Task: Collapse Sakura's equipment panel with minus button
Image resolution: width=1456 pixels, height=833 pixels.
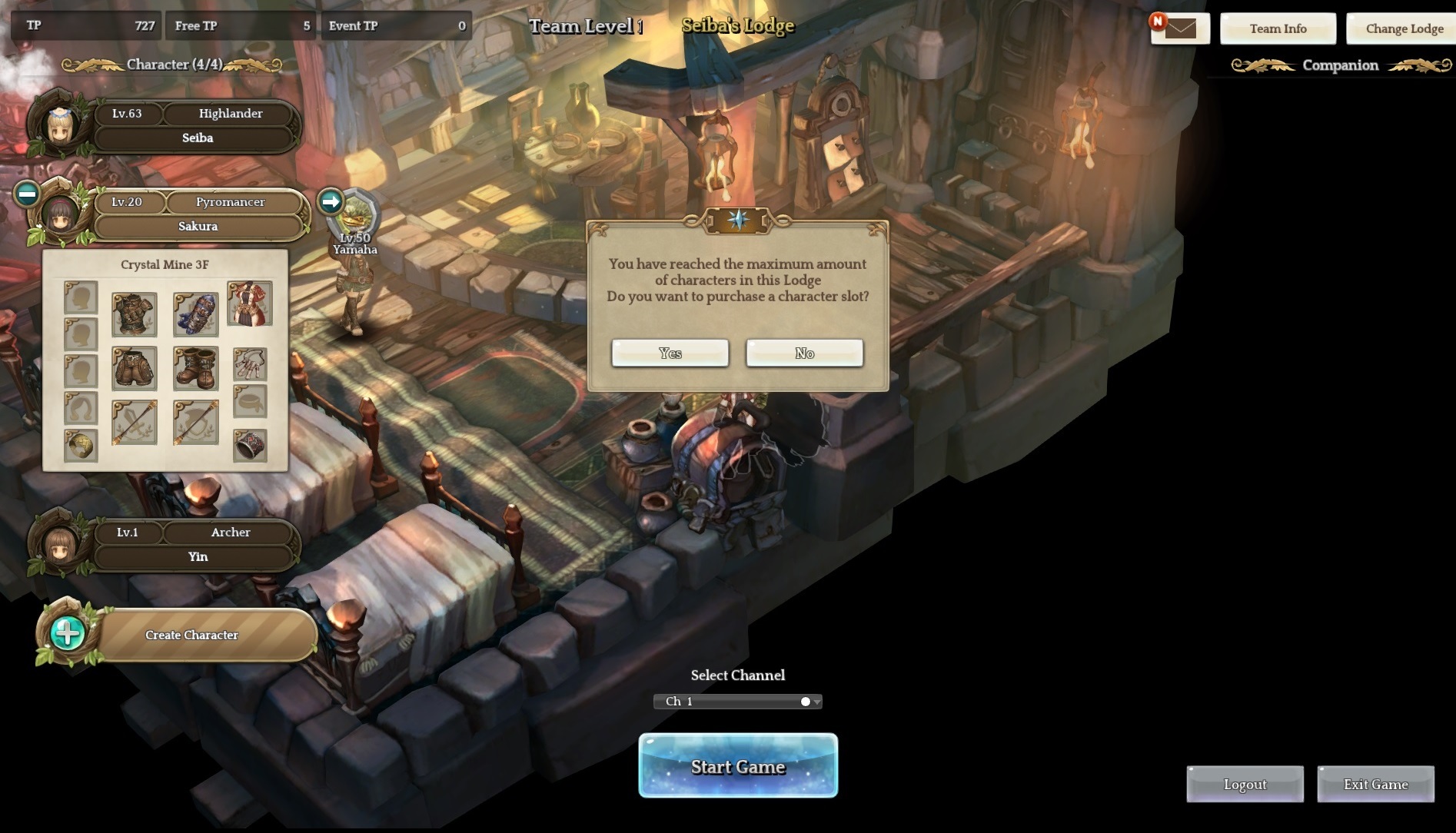Action: pyautogui.click(x=27, y=194)
